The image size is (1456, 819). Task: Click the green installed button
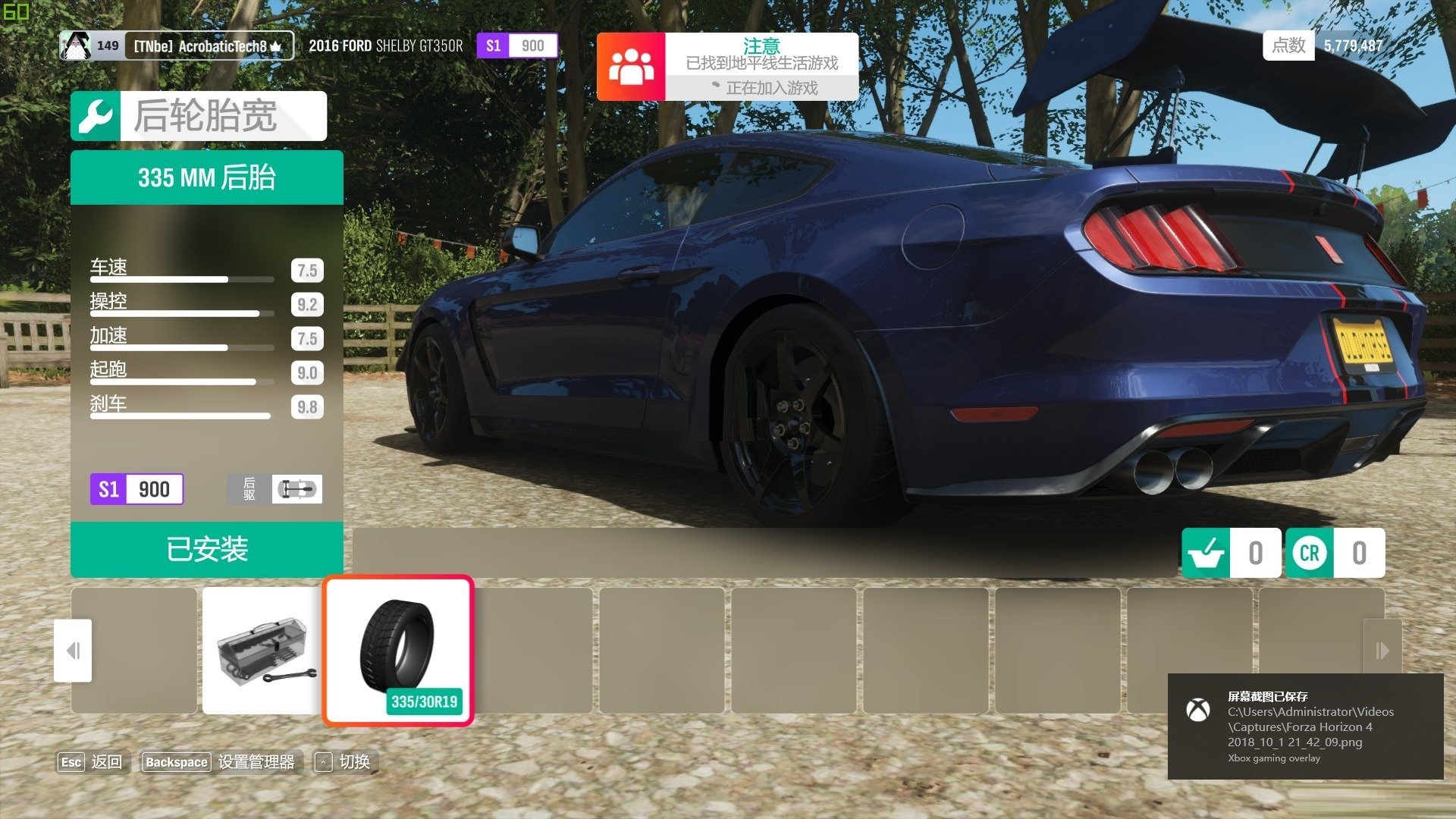pos(206,549)
